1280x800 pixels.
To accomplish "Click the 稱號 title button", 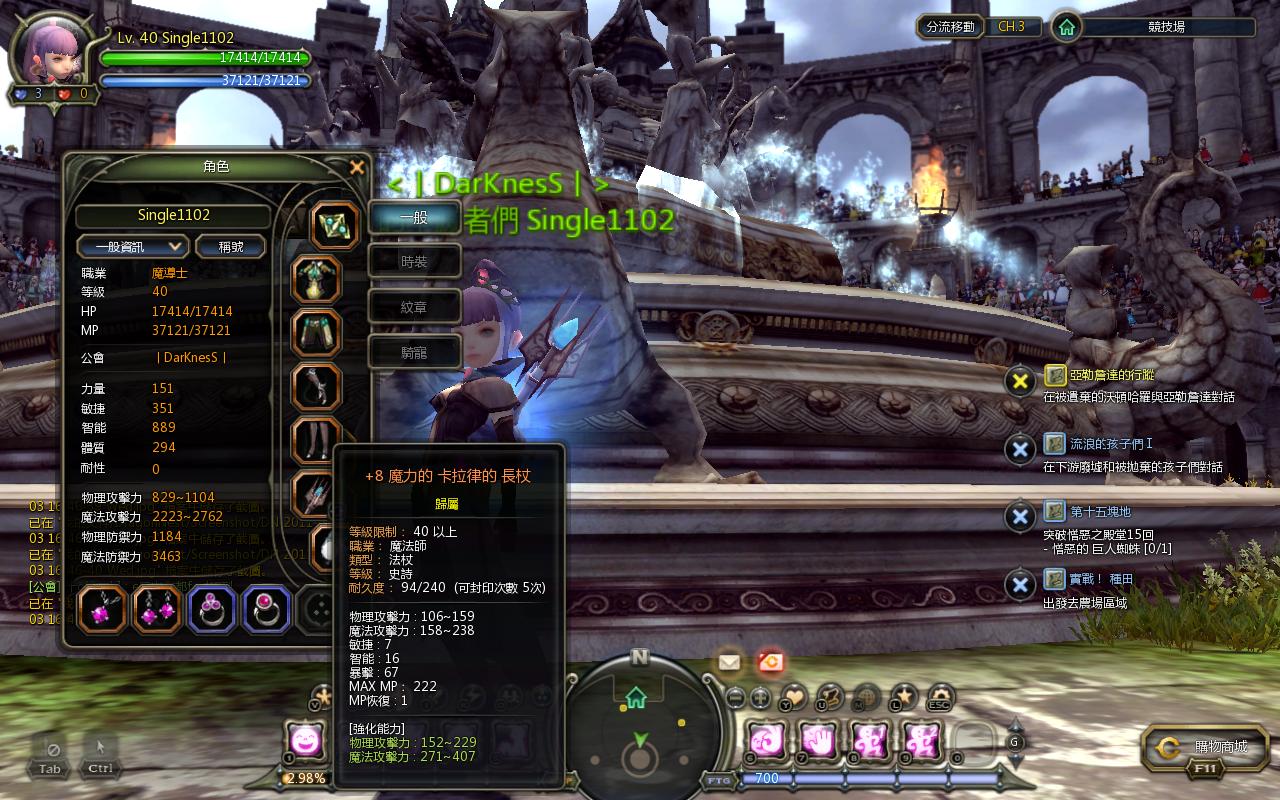I will [230, 246].
